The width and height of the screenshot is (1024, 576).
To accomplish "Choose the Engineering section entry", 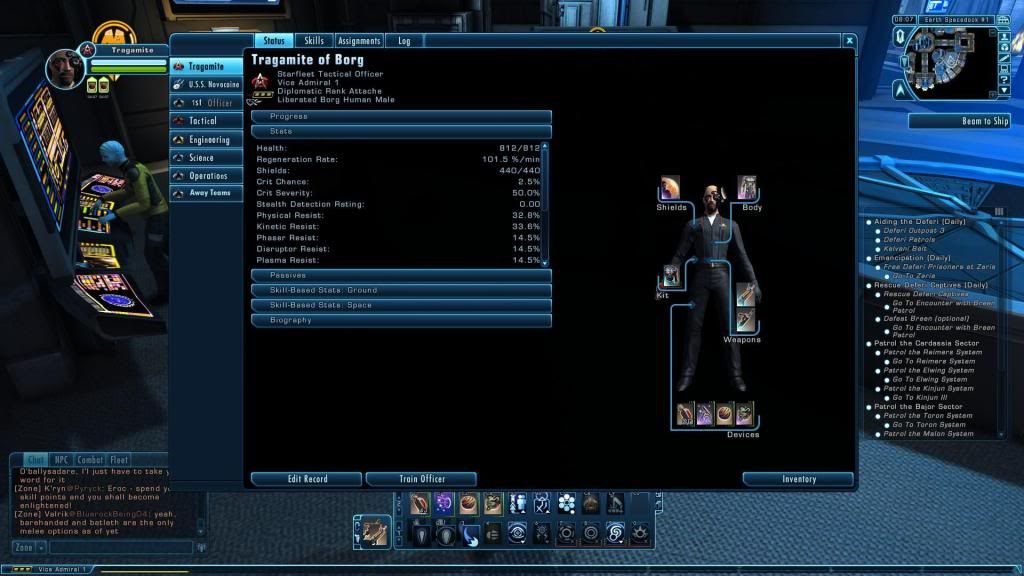I will pyautogui.click(x=207, y=140).
